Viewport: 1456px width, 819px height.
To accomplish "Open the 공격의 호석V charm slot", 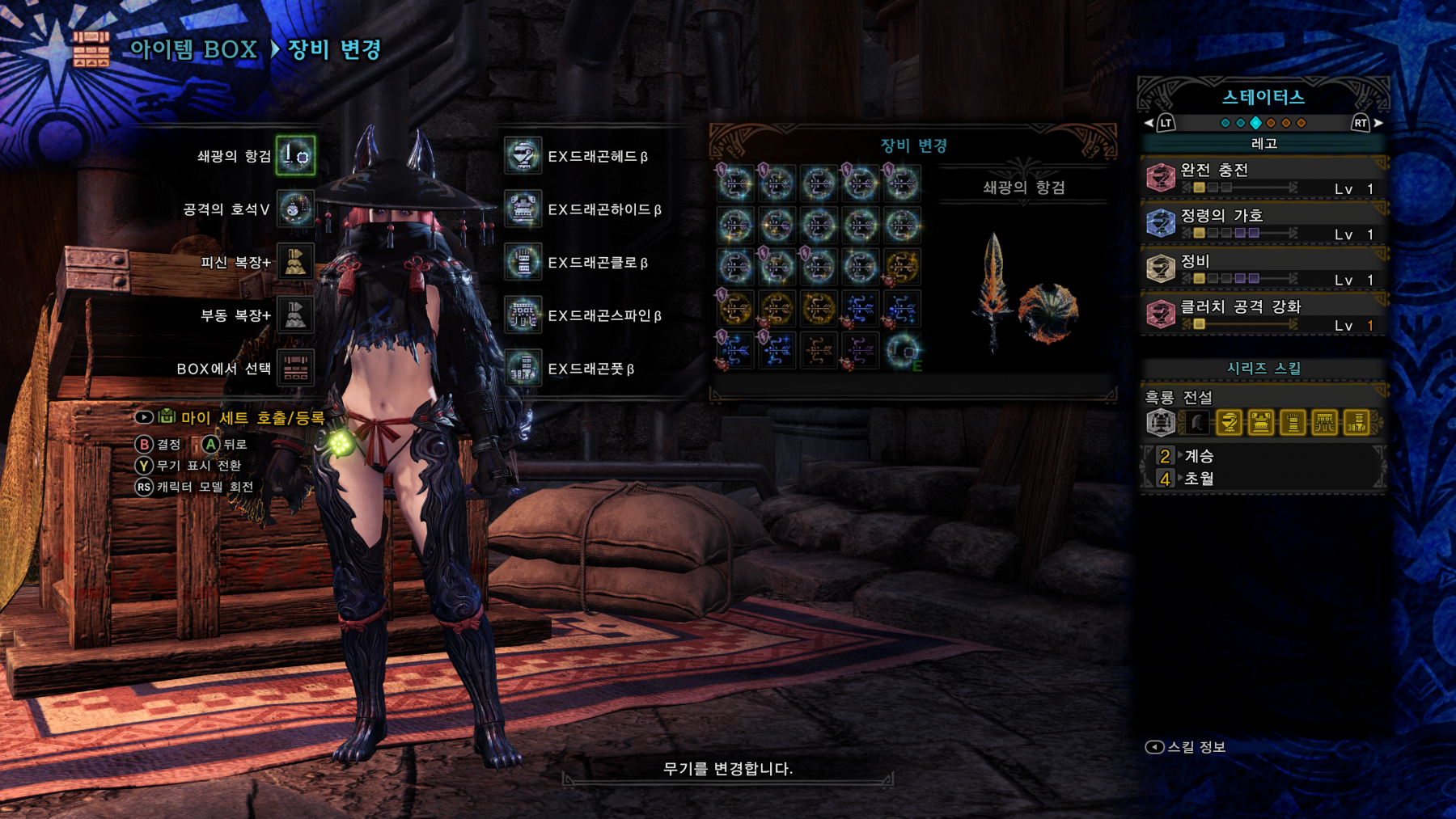I will (x=295, y=209).
